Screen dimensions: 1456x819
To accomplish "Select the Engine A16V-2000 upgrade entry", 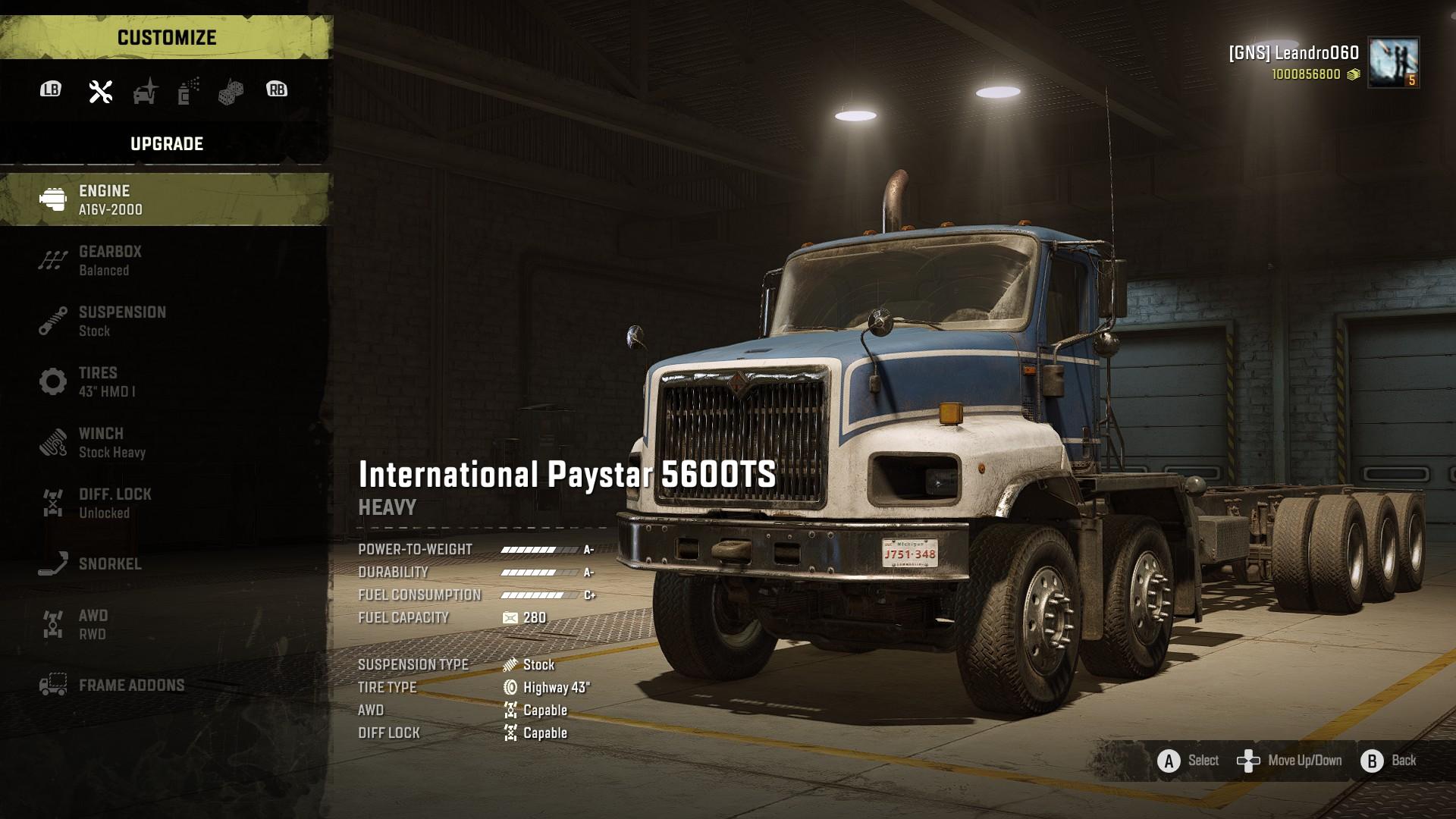I will (165, 199).
